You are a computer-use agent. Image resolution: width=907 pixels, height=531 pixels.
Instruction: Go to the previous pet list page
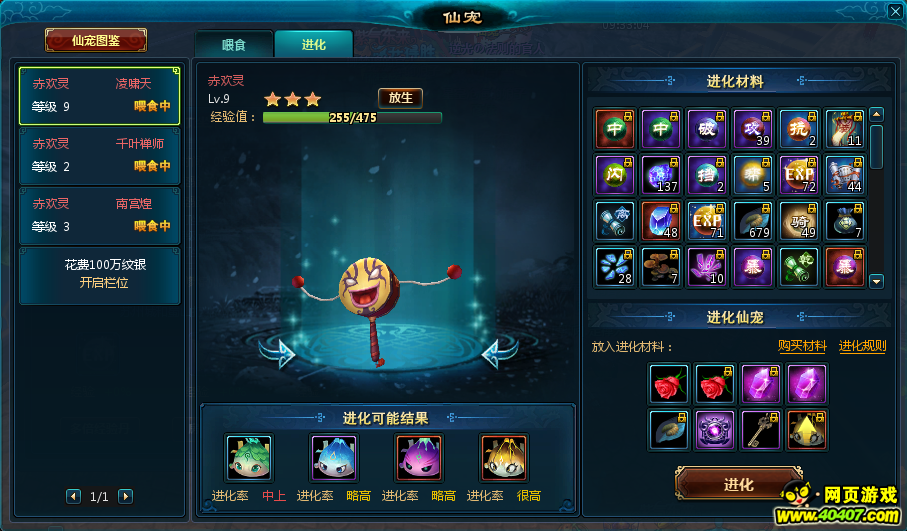[x=74, y=496]
